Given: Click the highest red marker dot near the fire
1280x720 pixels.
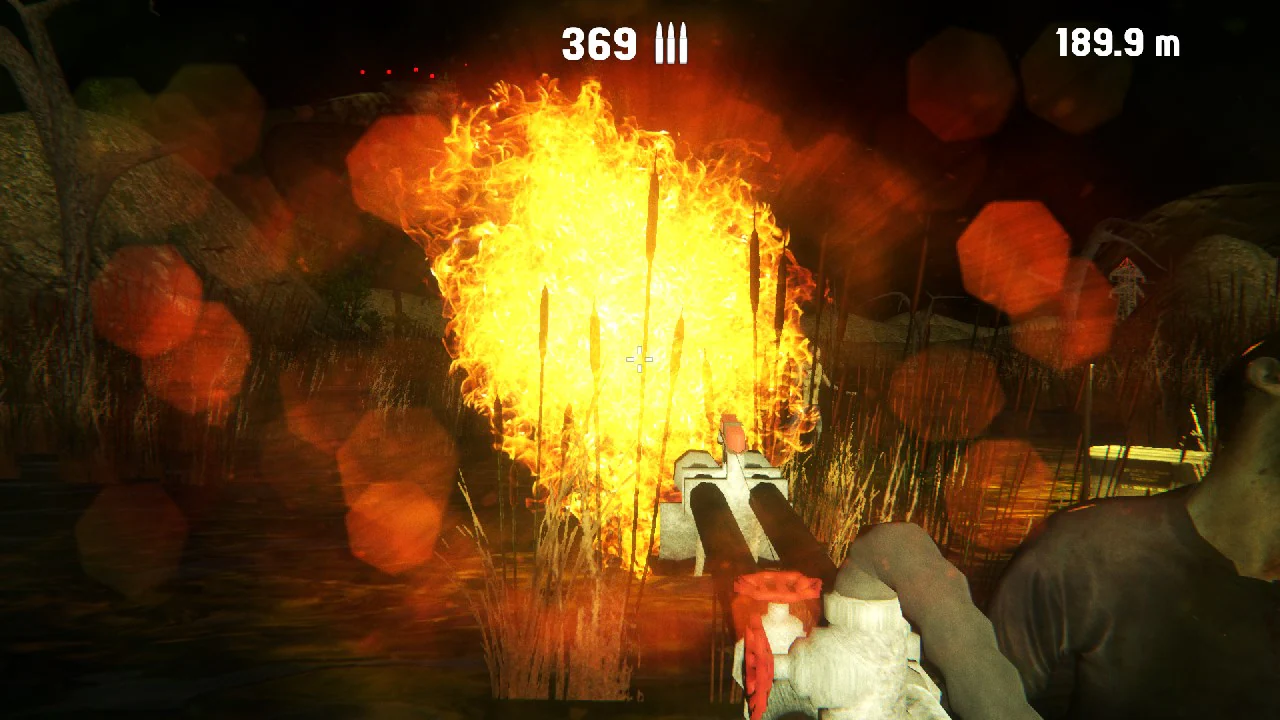Looking at the screenshot, I should 416,69.
